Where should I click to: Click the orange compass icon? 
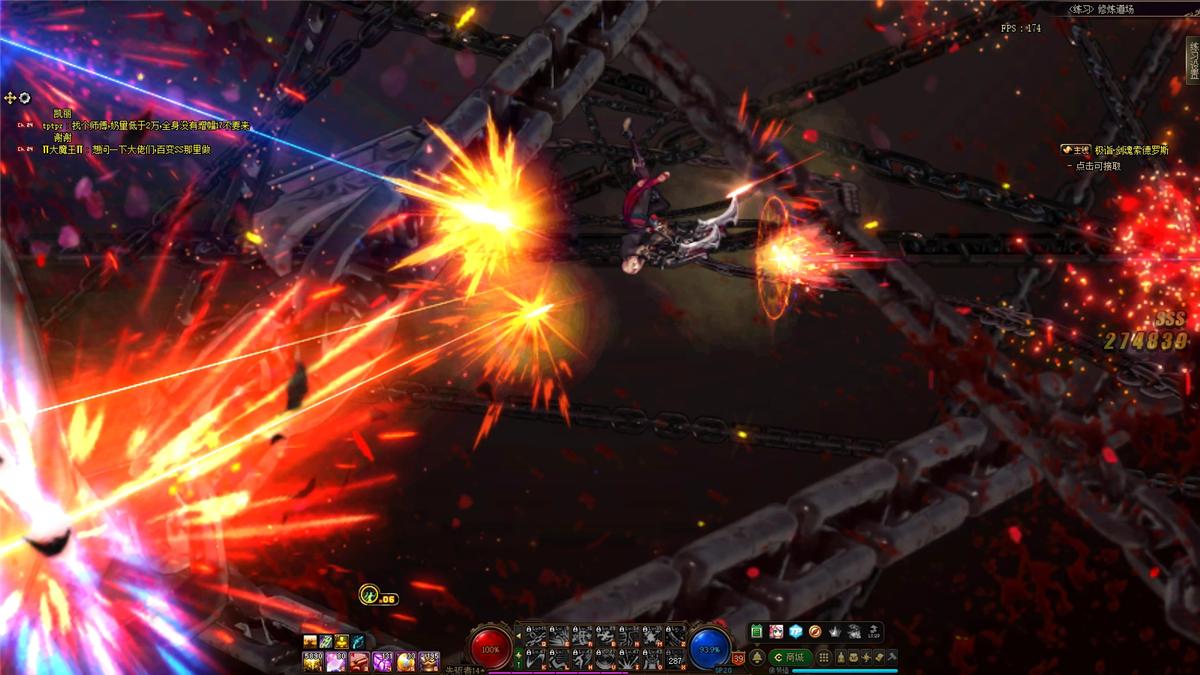(815, 632)
